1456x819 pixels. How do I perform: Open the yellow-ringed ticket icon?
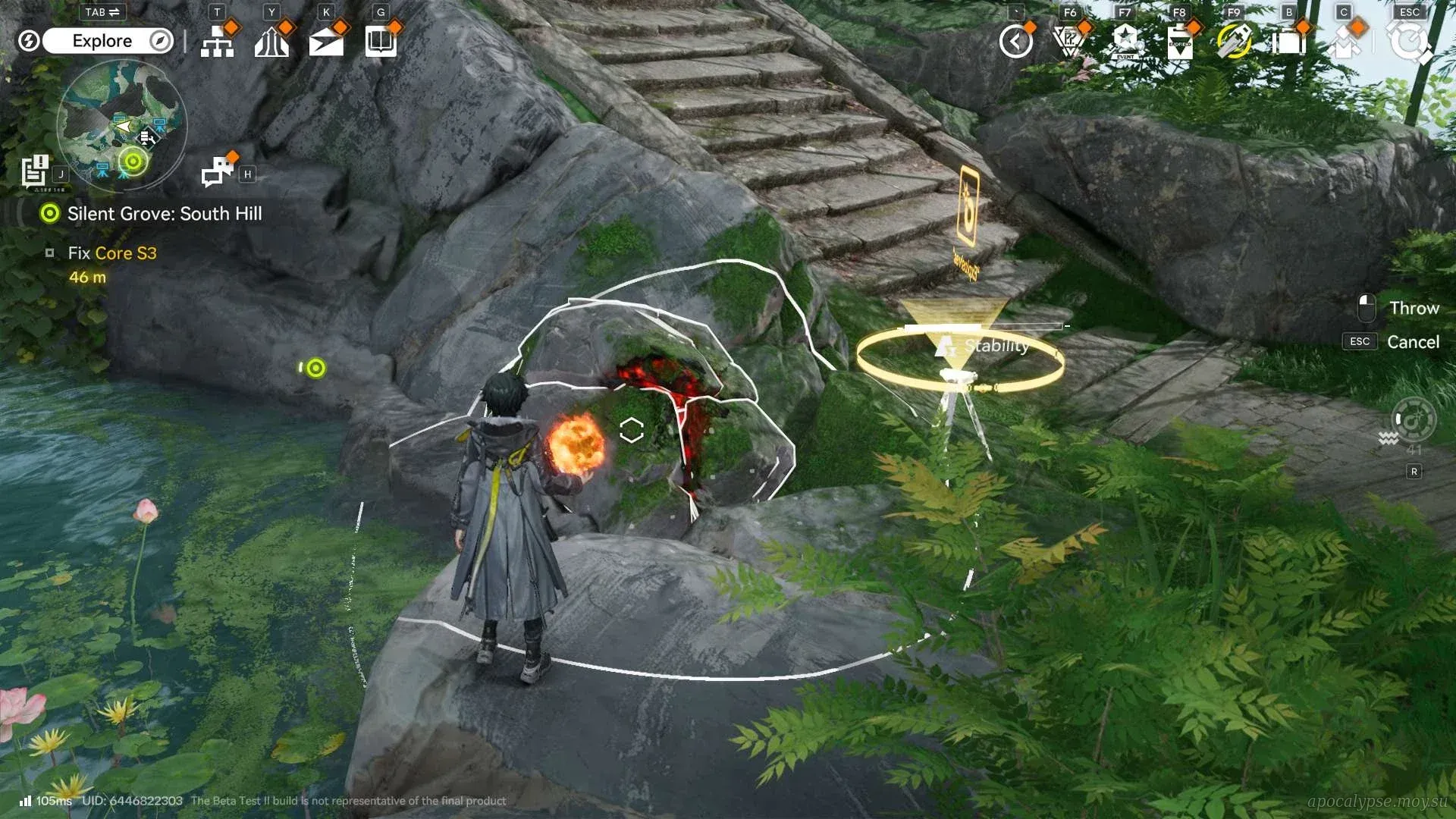[1234, 42]
